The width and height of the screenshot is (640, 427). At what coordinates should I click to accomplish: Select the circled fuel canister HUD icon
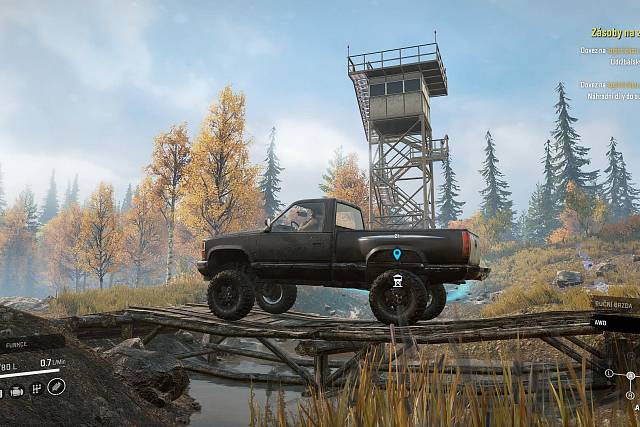click(56, 386)
